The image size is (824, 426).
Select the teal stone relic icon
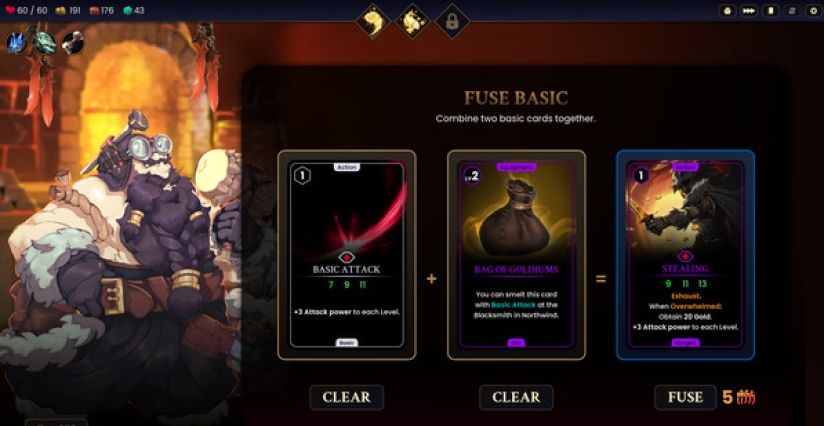click(x=45, y=42)
